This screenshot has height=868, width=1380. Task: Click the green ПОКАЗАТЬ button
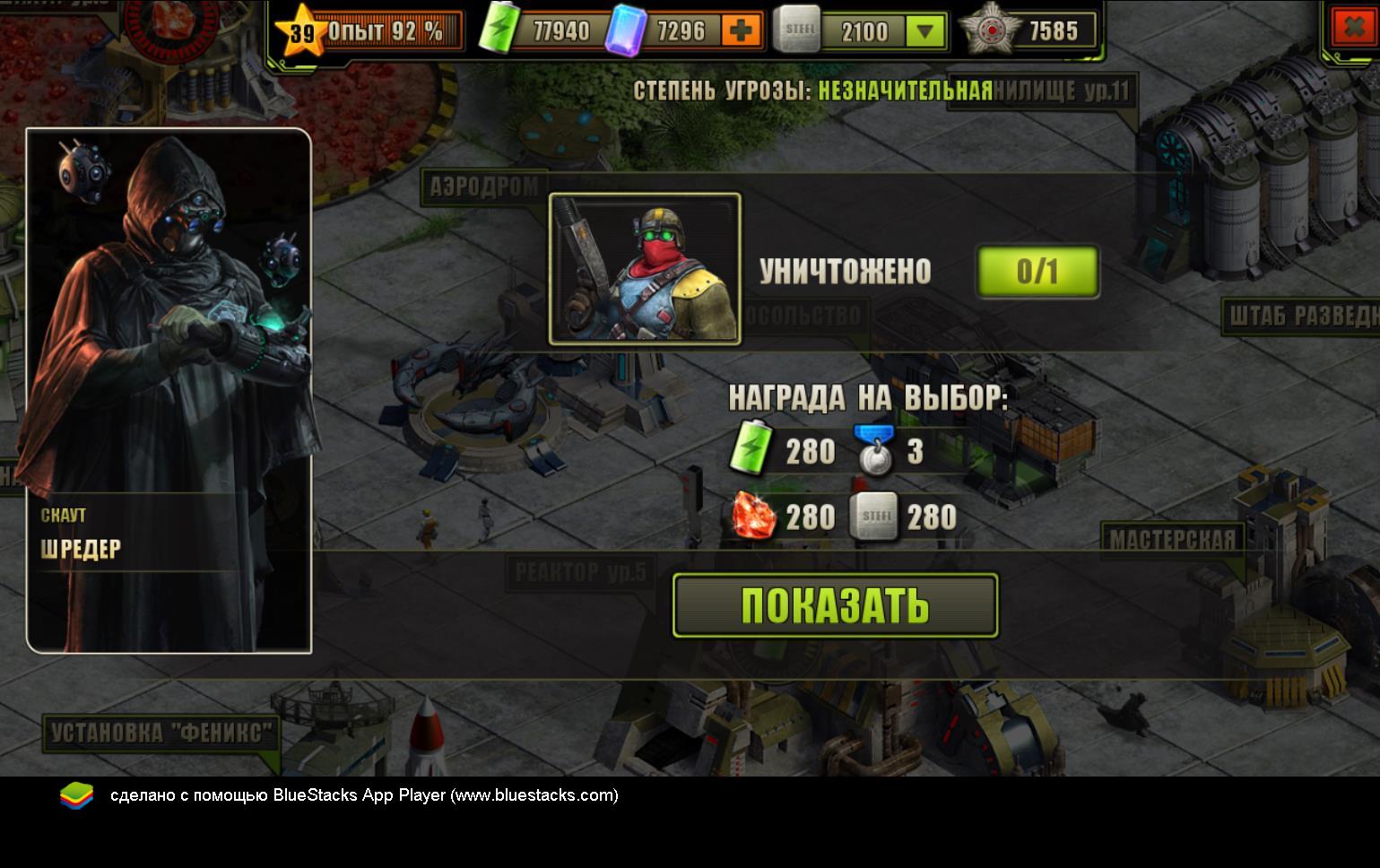(x=835, y=605)
